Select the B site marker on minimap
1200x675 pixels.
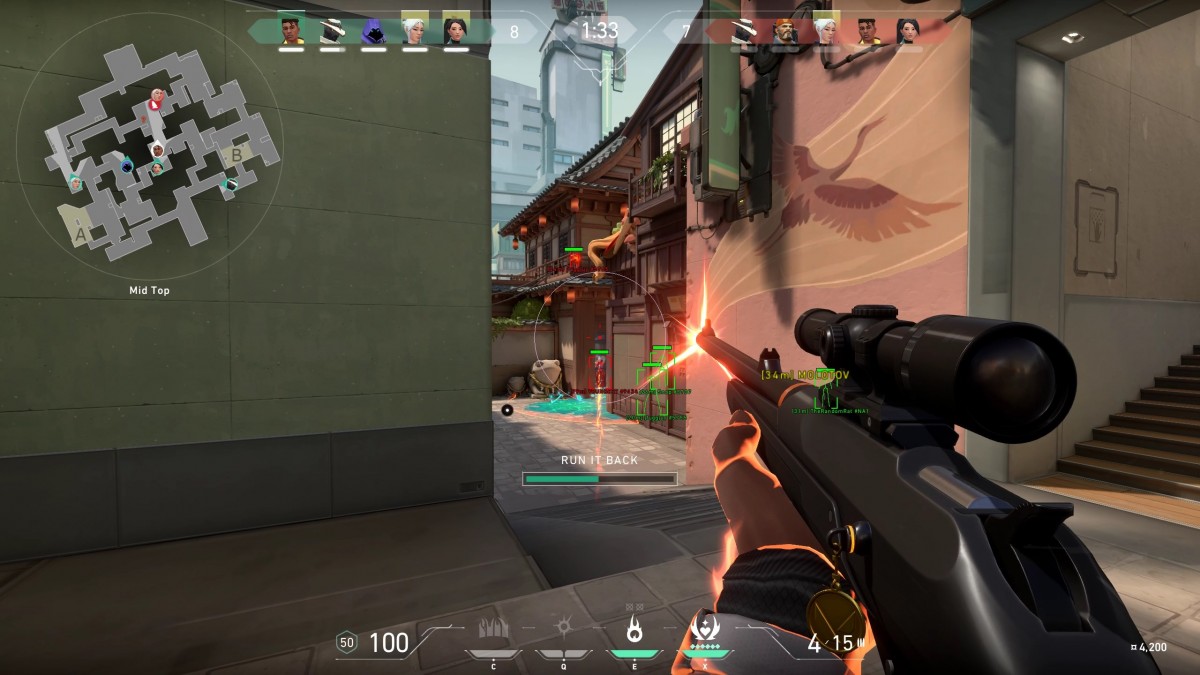click(237, 154)
